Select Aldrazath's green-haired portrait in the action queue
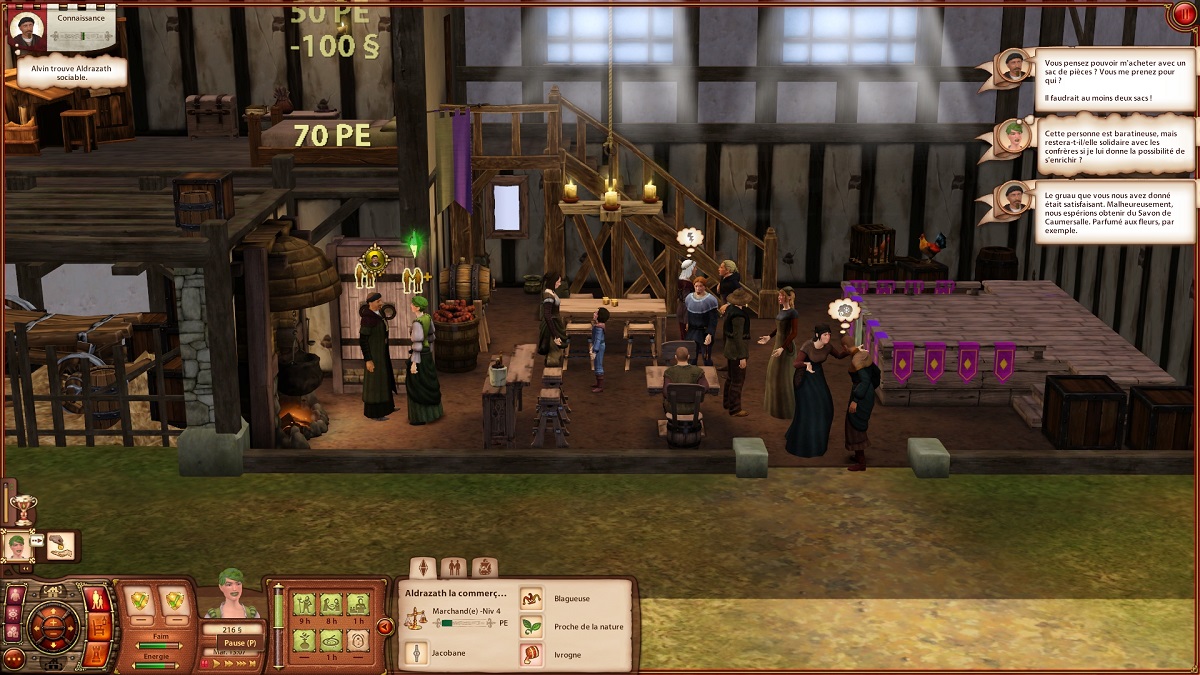The height and width of the screenshot is (675, 1200). 17,546
